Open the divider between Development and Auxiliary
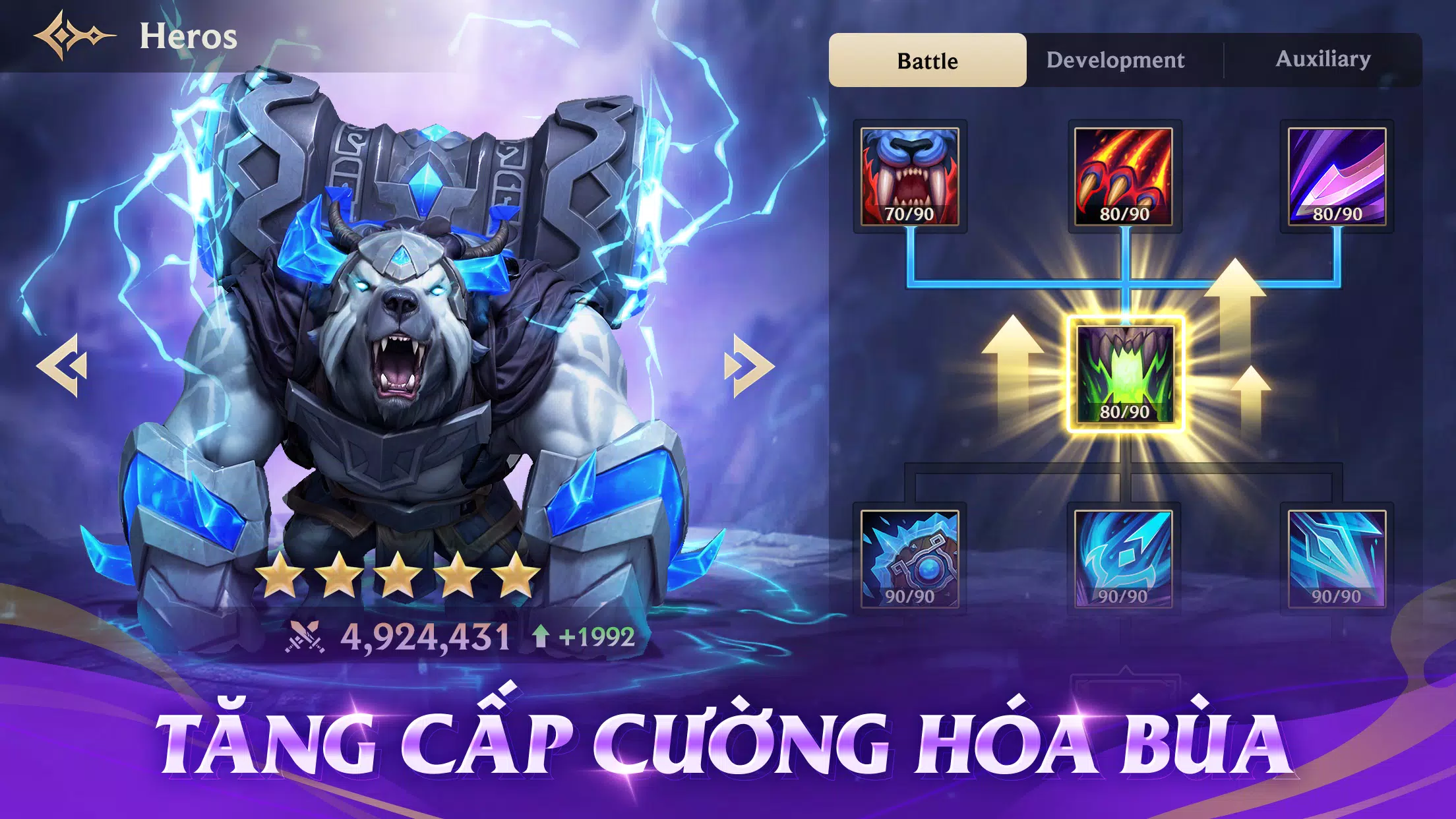The image size is (1456, 819). pos(1223,59)
